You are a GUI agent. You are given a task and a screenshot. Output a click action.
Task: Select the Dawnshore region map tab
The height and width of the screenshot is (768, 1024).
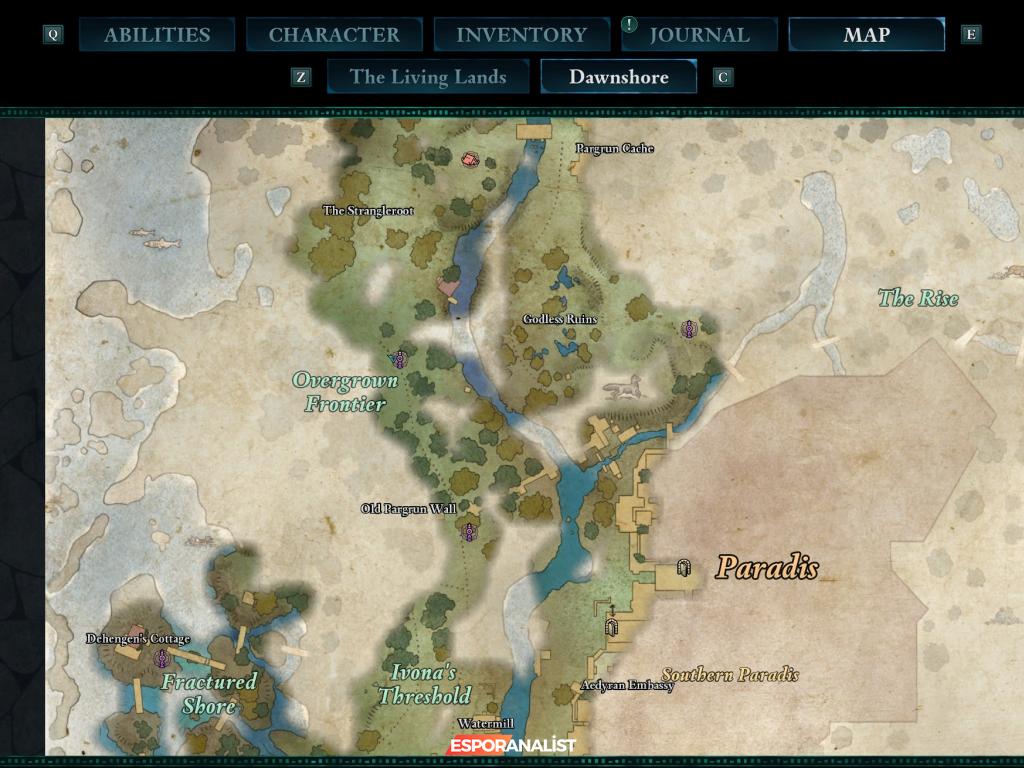tap(618, 77)
